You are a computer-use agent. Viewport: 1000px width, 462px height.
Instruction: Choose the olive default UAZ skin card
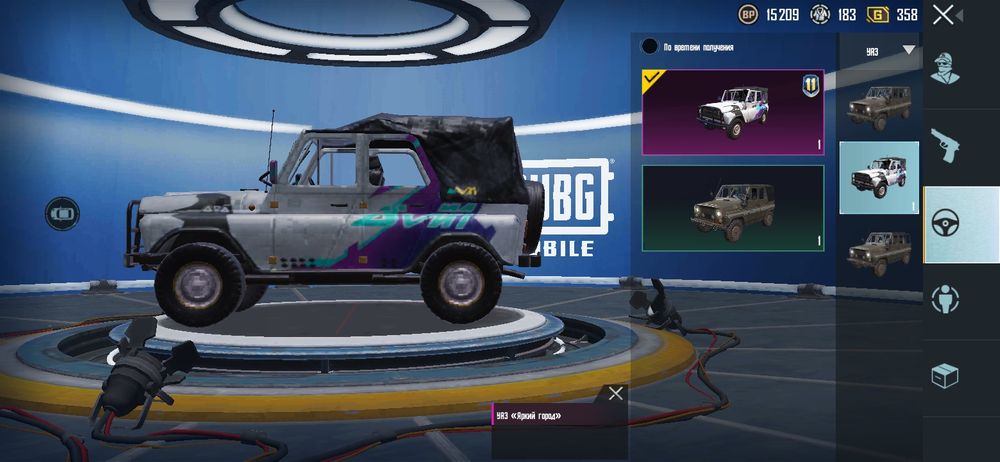[x=733, y=208]
